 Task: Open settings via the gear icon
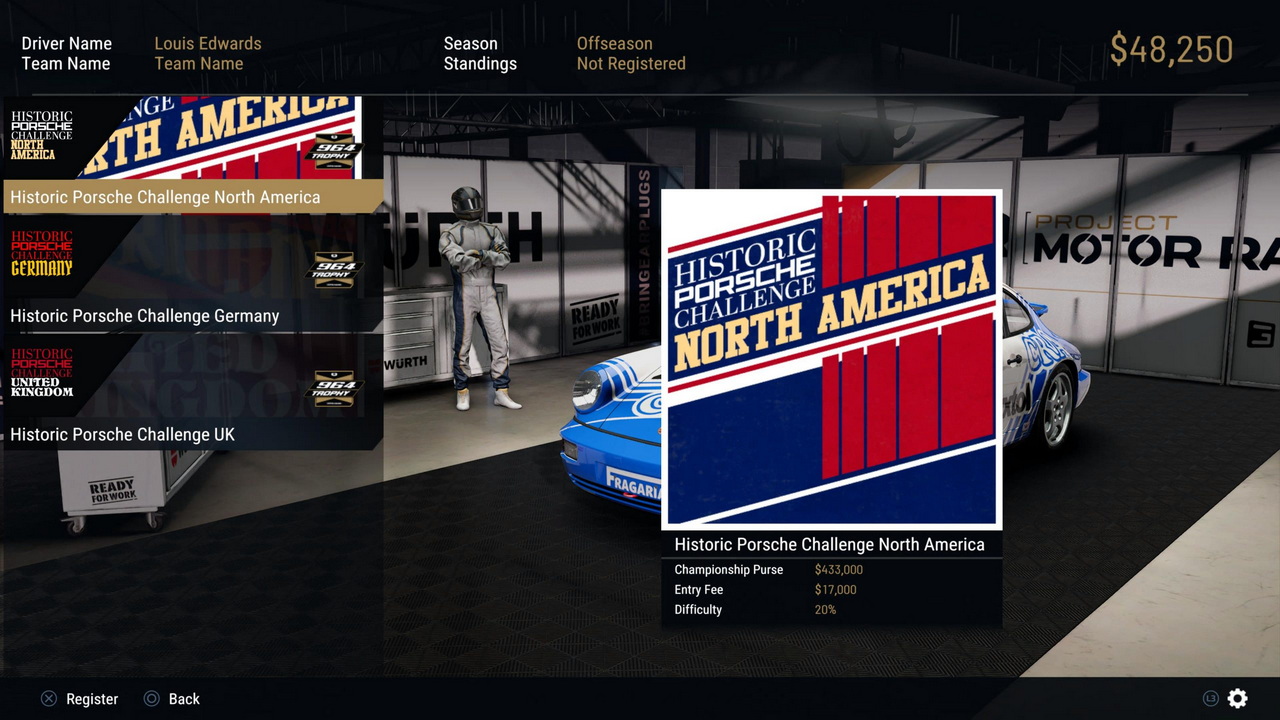(x=1237, y=699)
